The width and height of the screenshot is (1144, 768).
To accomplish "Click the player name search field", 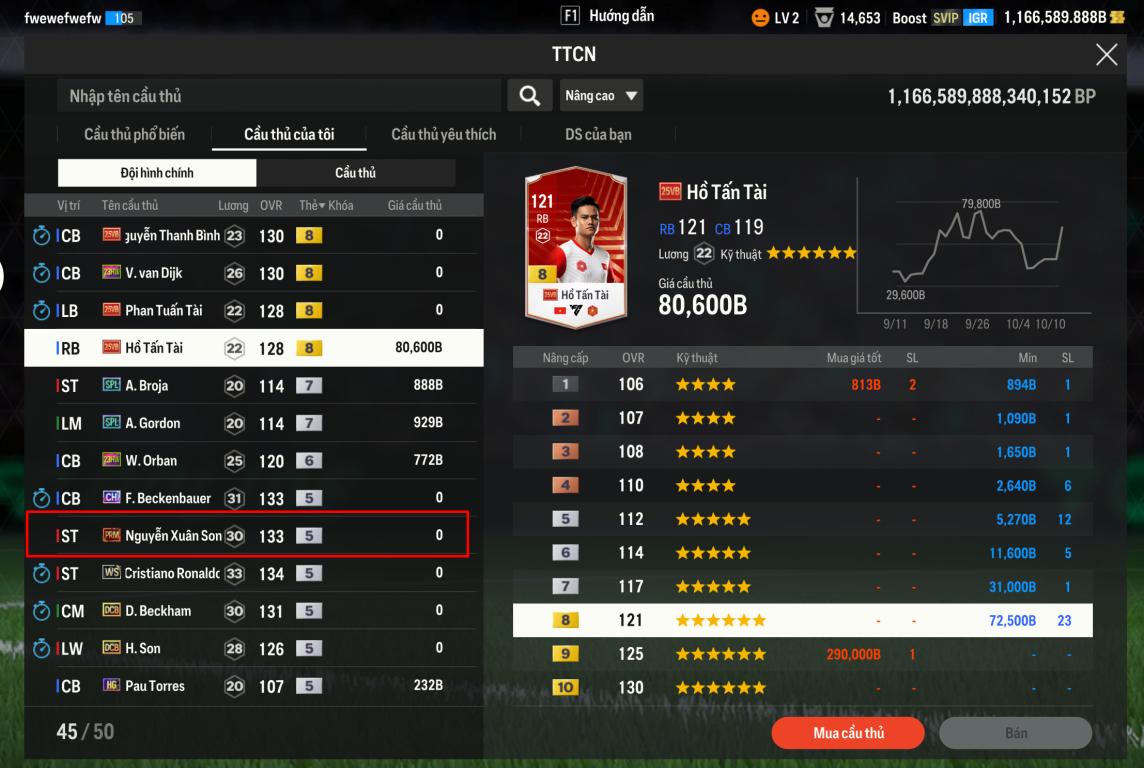I will tap(279, 96).
